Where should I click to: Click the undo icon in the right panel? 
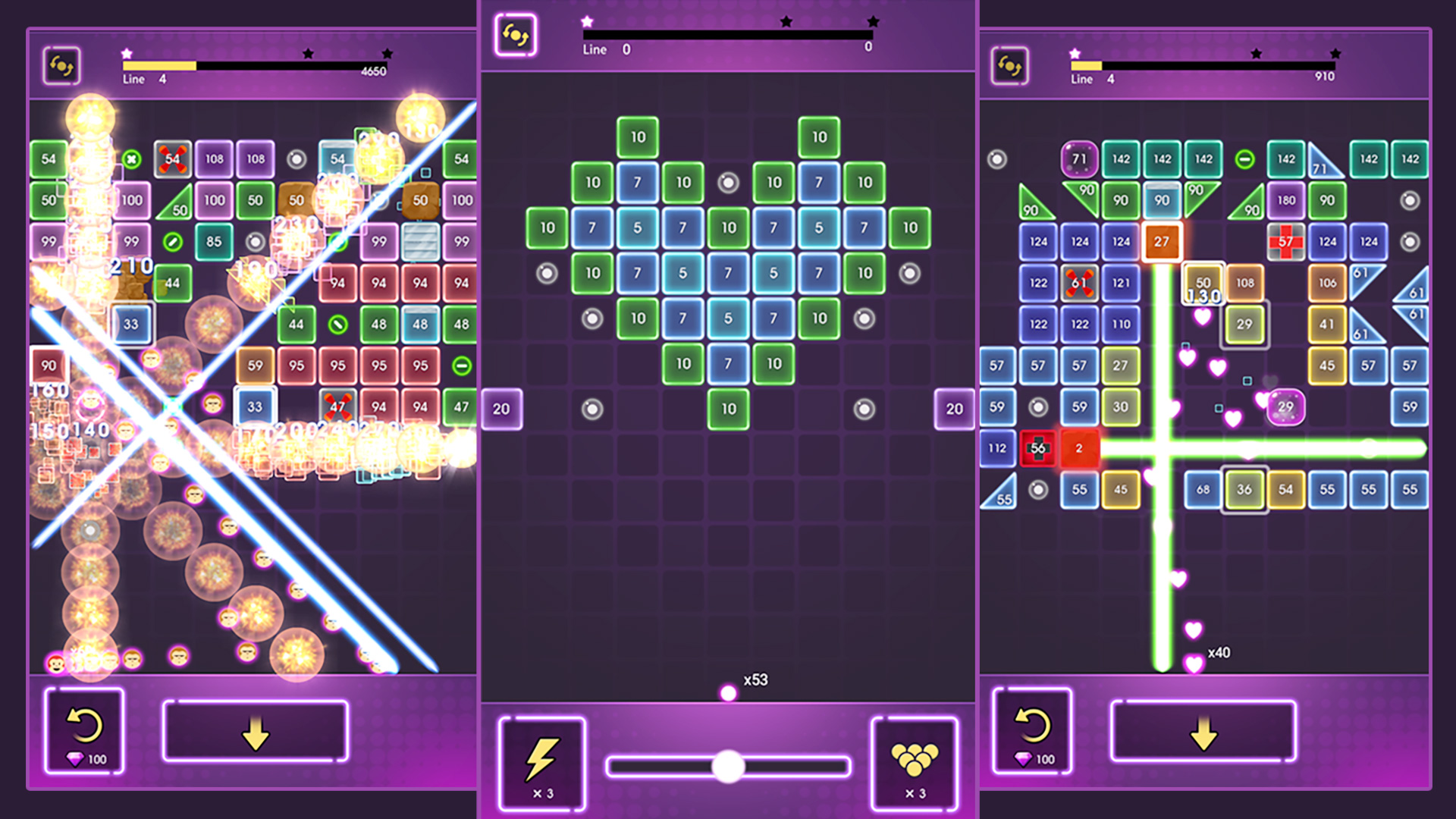click(x=1033, y=724)
